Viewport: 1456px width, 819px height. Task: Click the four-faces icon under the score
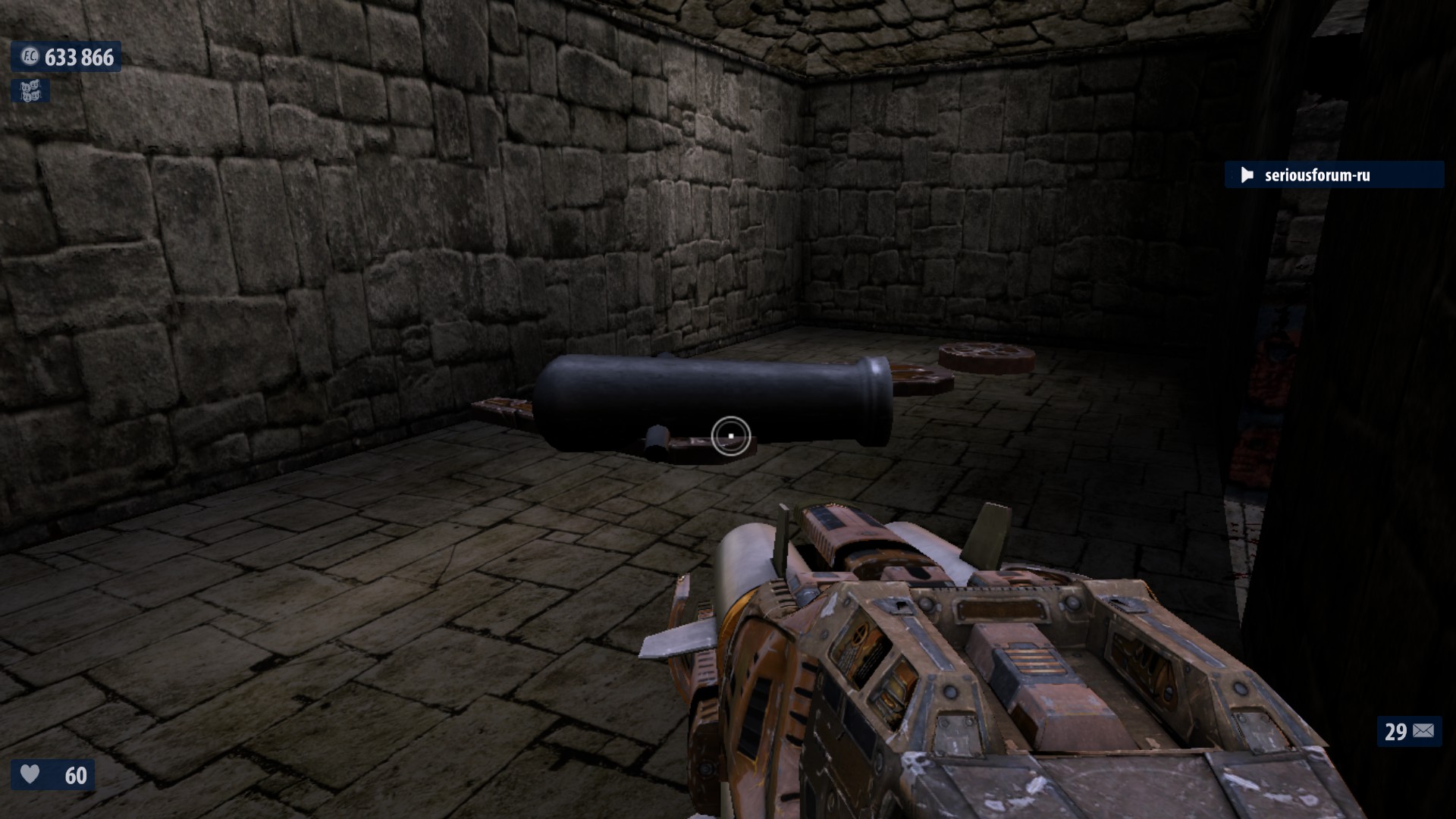[30, 92]
